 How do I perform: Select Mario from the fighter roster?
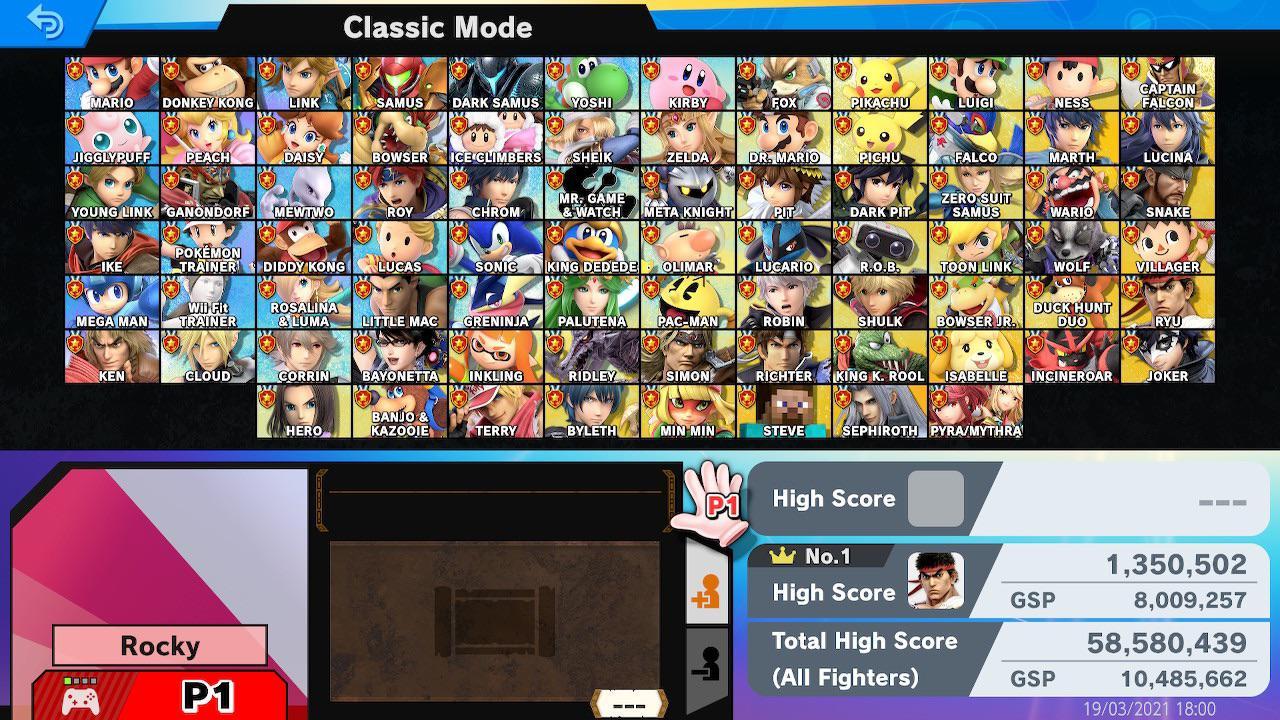click(111, 80)
